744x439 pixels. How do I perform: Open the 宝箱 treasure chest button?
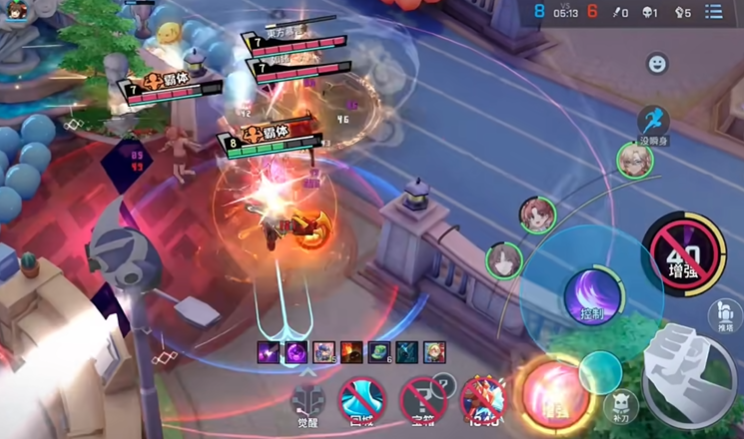424,399
